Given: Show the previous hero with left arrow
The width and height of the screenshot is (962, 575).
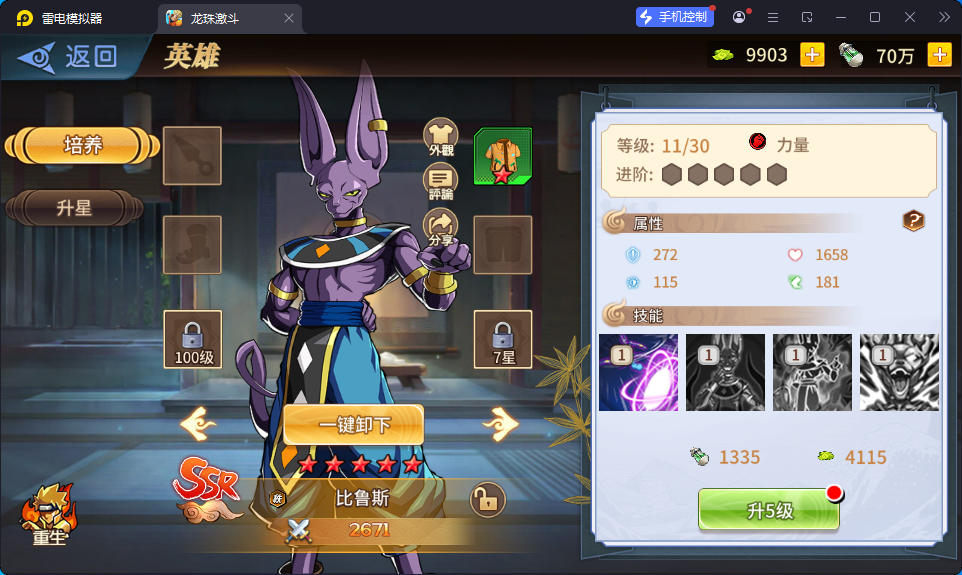Looking at the screenshot, I should coord(198,424).
